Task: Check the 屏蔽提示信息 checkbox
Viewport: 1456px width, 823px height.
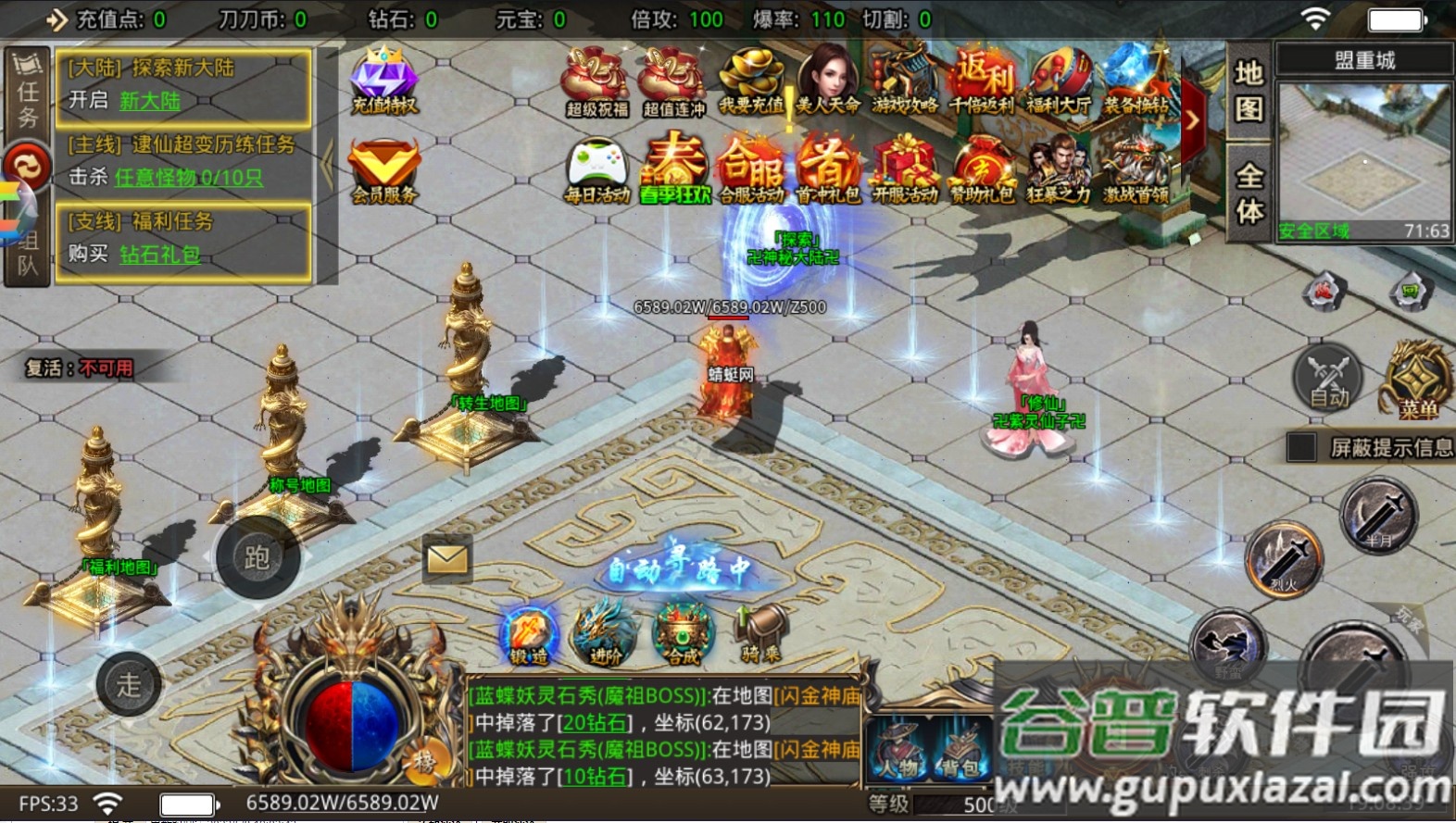Action: [x=1302, y=447]
